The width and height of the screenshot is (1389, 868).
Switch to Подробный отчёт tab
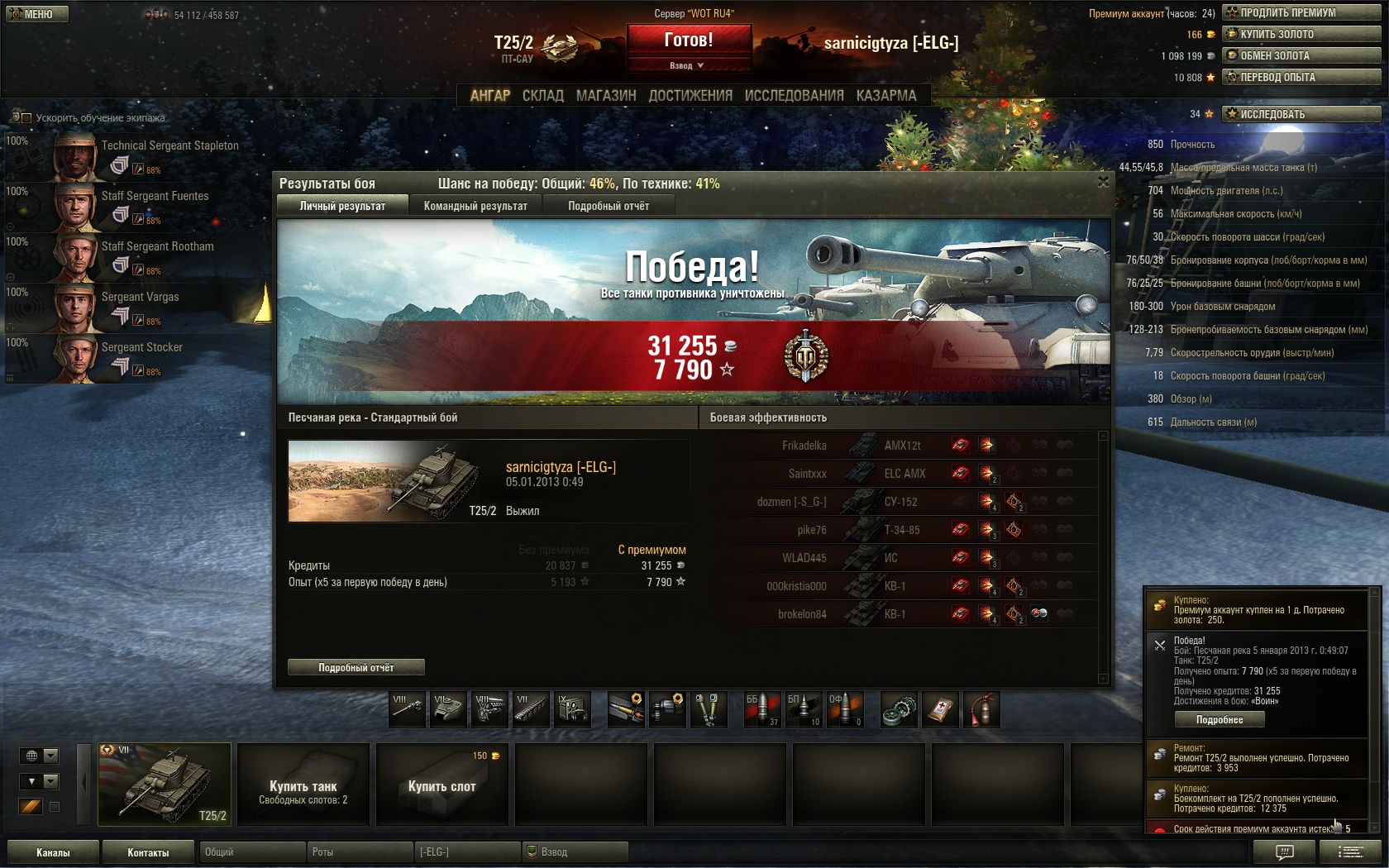click(609, 206)
